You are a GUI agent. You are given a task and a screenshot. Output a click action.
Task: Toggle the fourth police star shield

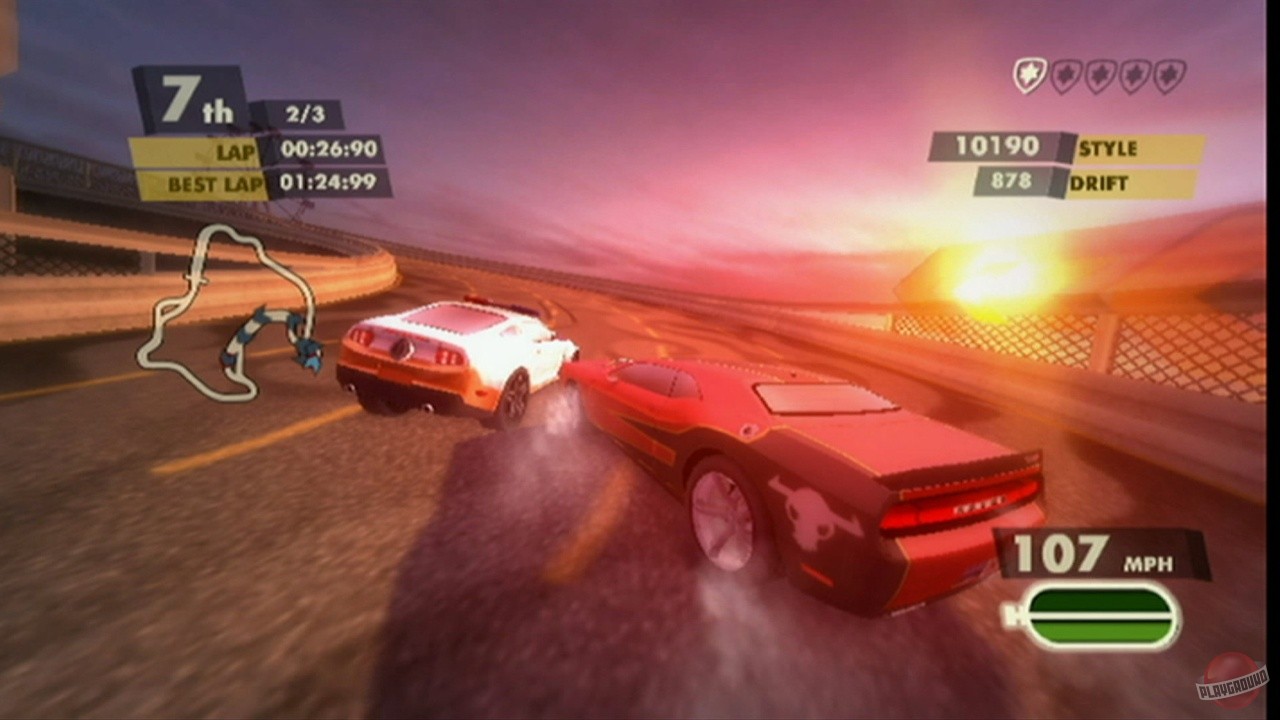[1132, 73]
